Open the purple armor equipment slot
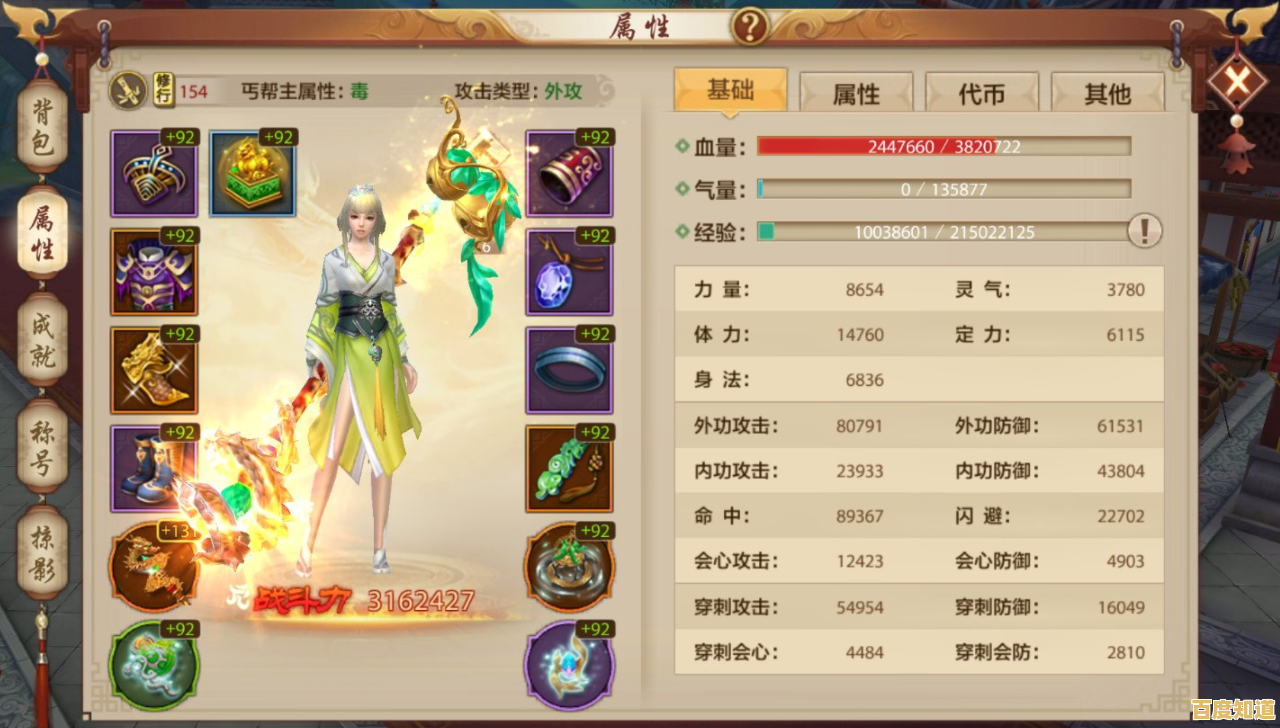This screenshot has width=1280, height=728. coord(154,271)
